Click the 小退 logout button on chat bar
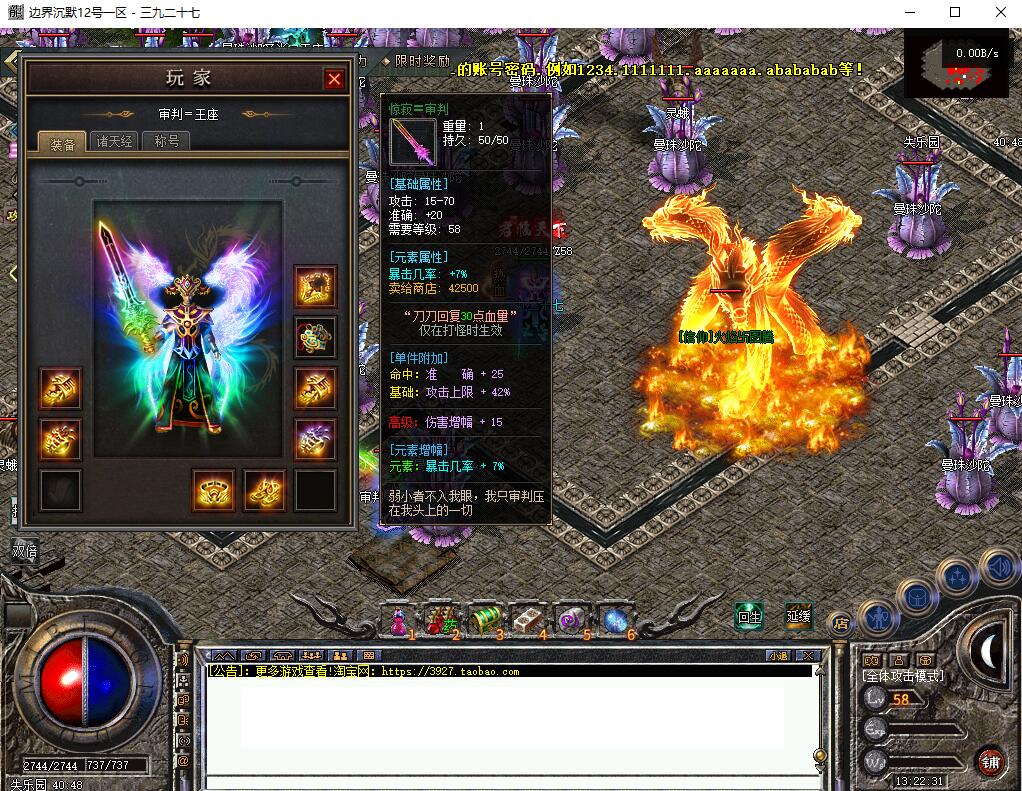Image resolution: width=1022 pixels, height=791 pixels. tap(778, 656)
